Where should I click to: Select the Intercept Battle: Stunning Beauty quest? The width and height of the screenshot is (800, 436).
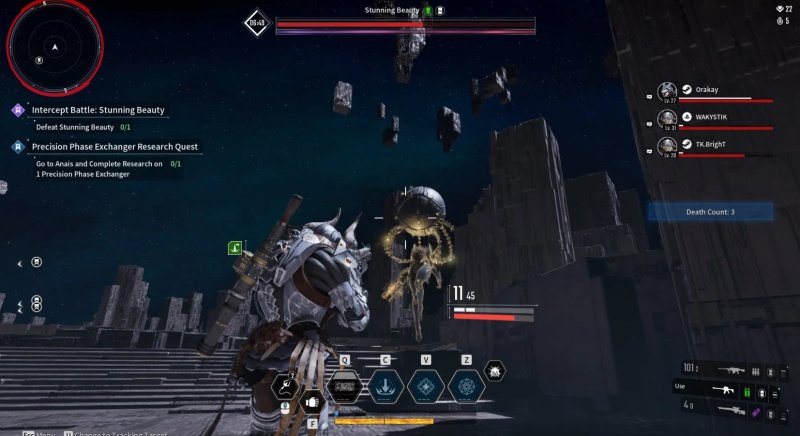click(98, 110)
